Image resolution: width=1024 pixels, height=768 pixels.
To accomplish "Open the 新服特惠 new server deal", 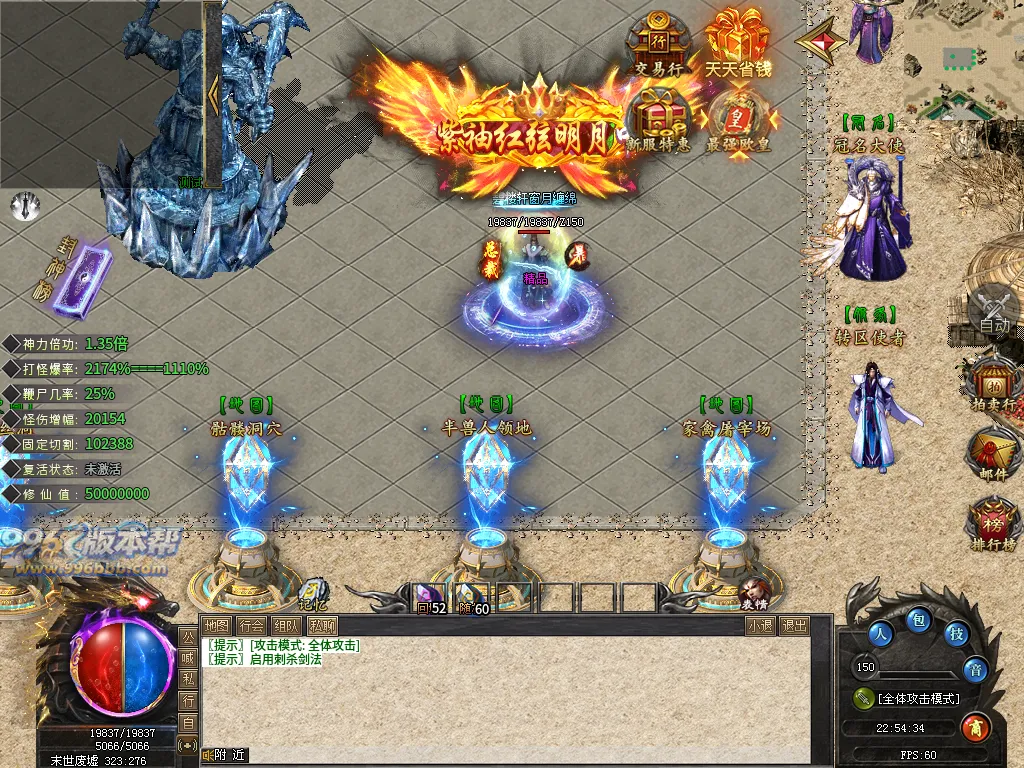I will (659, 118).
